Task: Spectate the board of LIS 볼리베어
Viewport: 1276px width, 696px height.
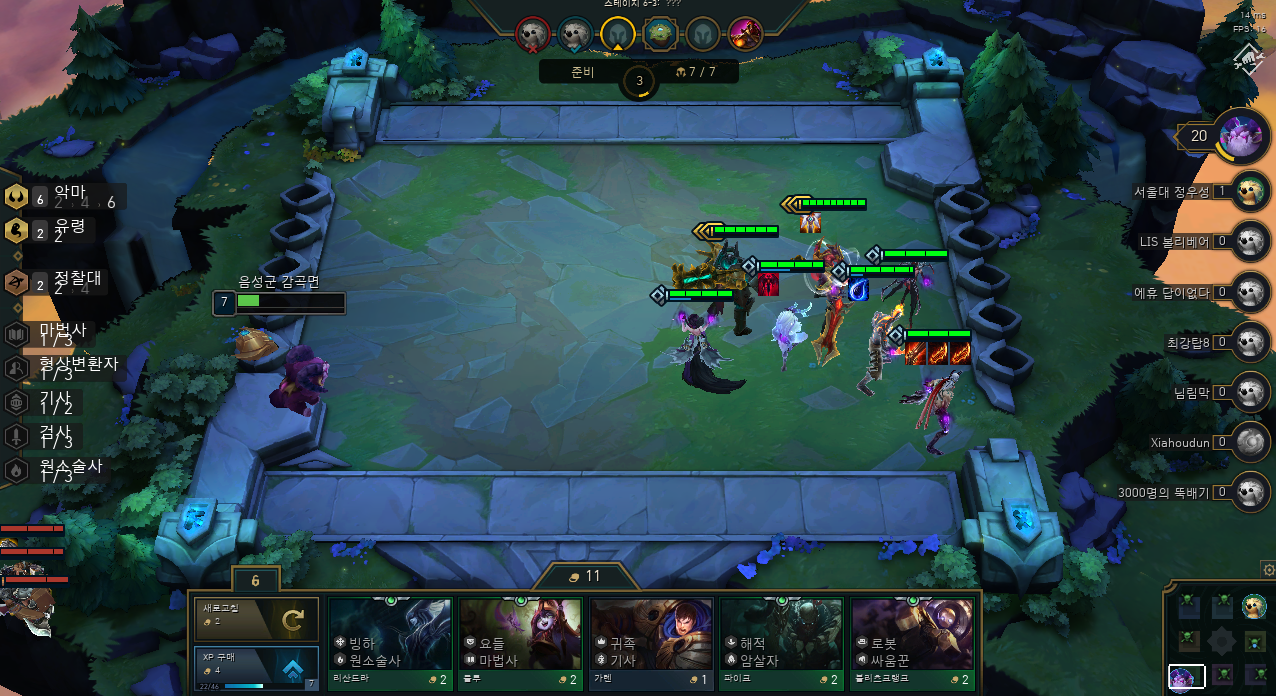Action: (1247, 241)
